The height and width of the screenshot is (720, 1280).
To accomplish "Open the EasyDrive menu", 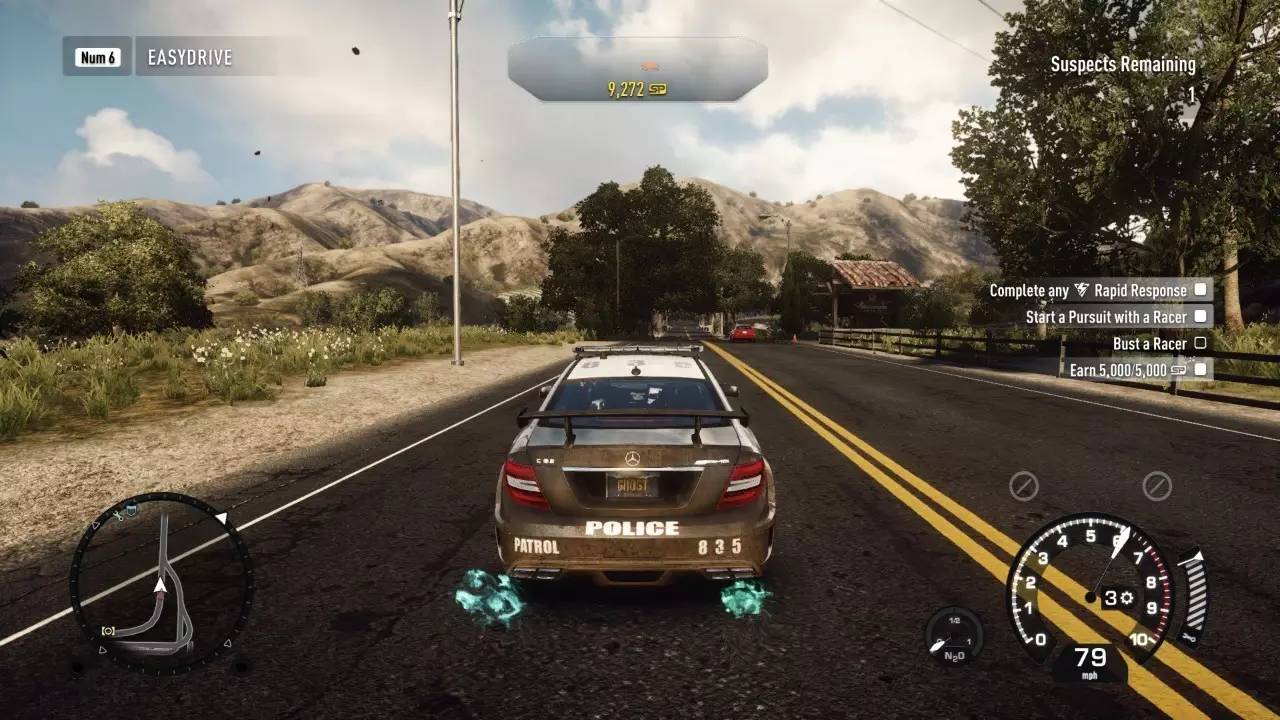I will click(189, 57).
